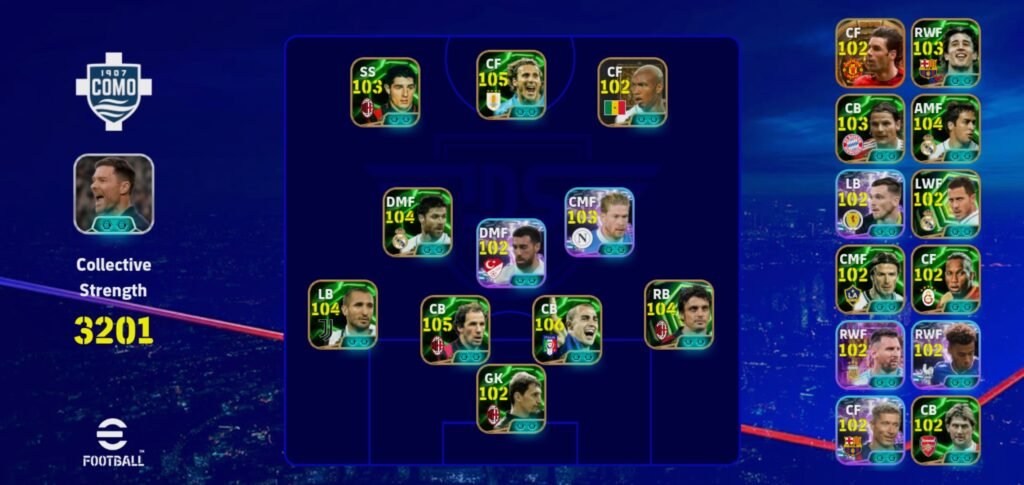The width and height of the screenshot is (1024, 485).
Task: Select the SS 103 player card
Action: (x=385, y=92)
